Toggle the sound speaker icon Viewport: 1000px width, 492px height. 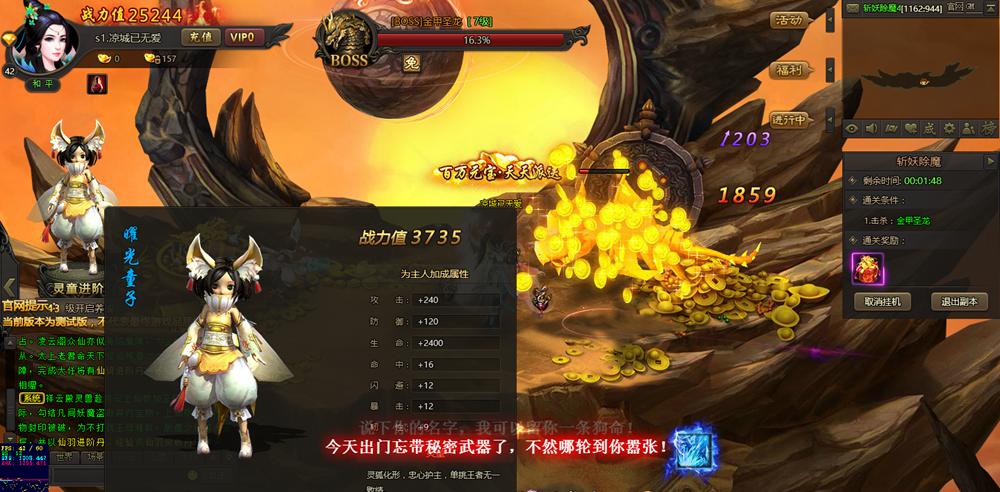pyautogui.click(x=871, y=128)
